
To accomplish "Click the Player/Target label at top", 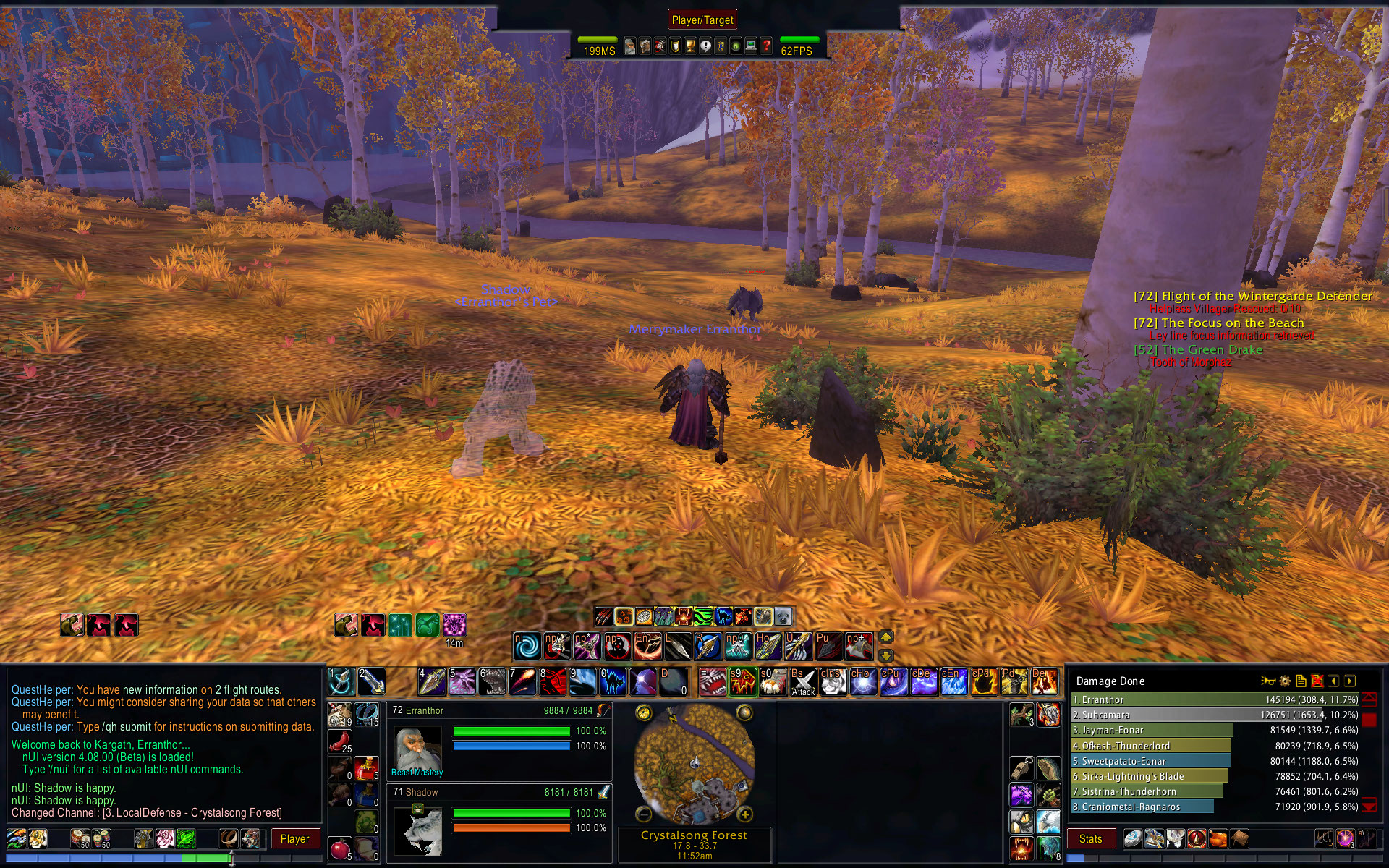I will [702, 20].
